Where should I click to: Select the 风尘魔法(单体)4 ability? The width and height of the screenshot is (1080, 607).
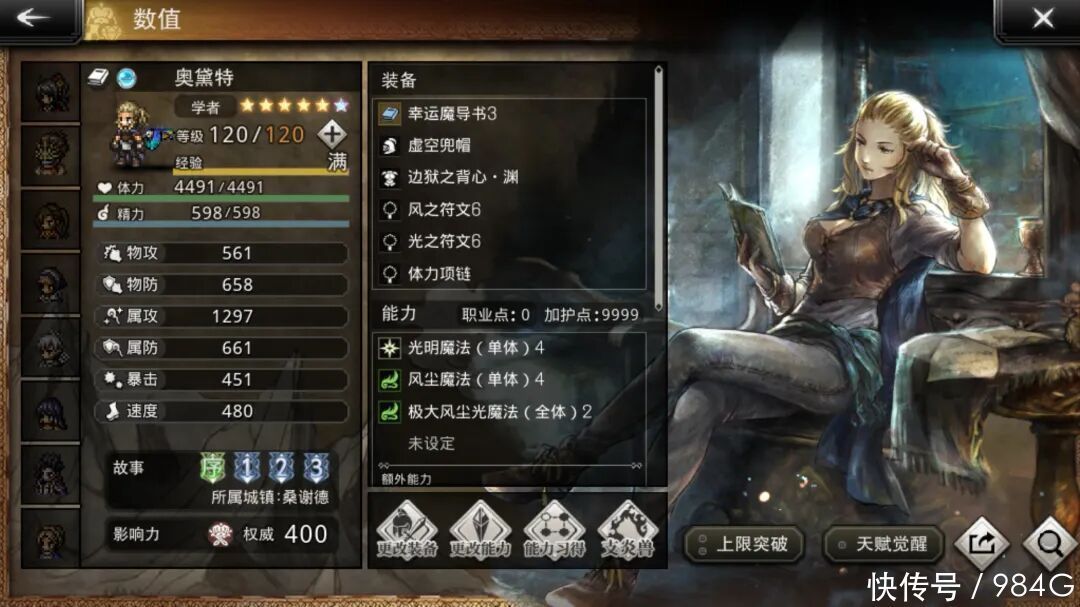click(510, 379)
